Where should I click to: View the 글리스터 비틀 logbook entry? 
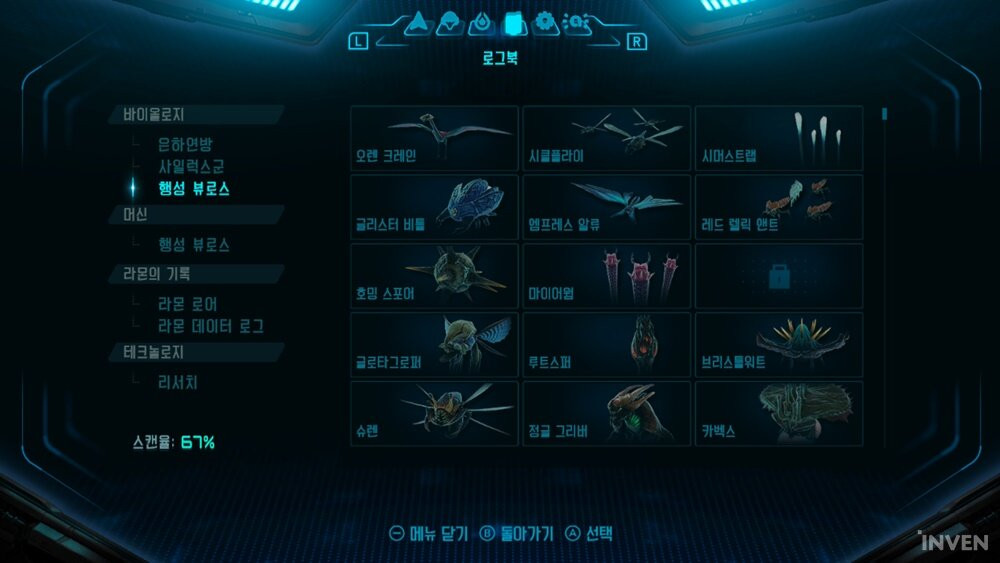[434, 207]
